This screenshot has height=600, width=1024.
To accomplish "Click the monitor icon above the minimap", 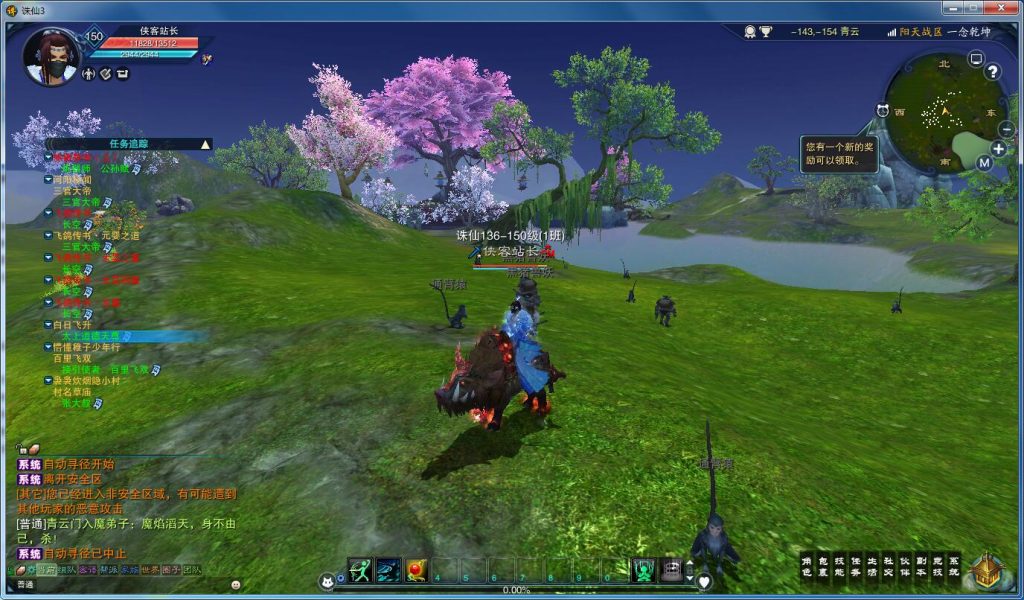I will [976, 59].
